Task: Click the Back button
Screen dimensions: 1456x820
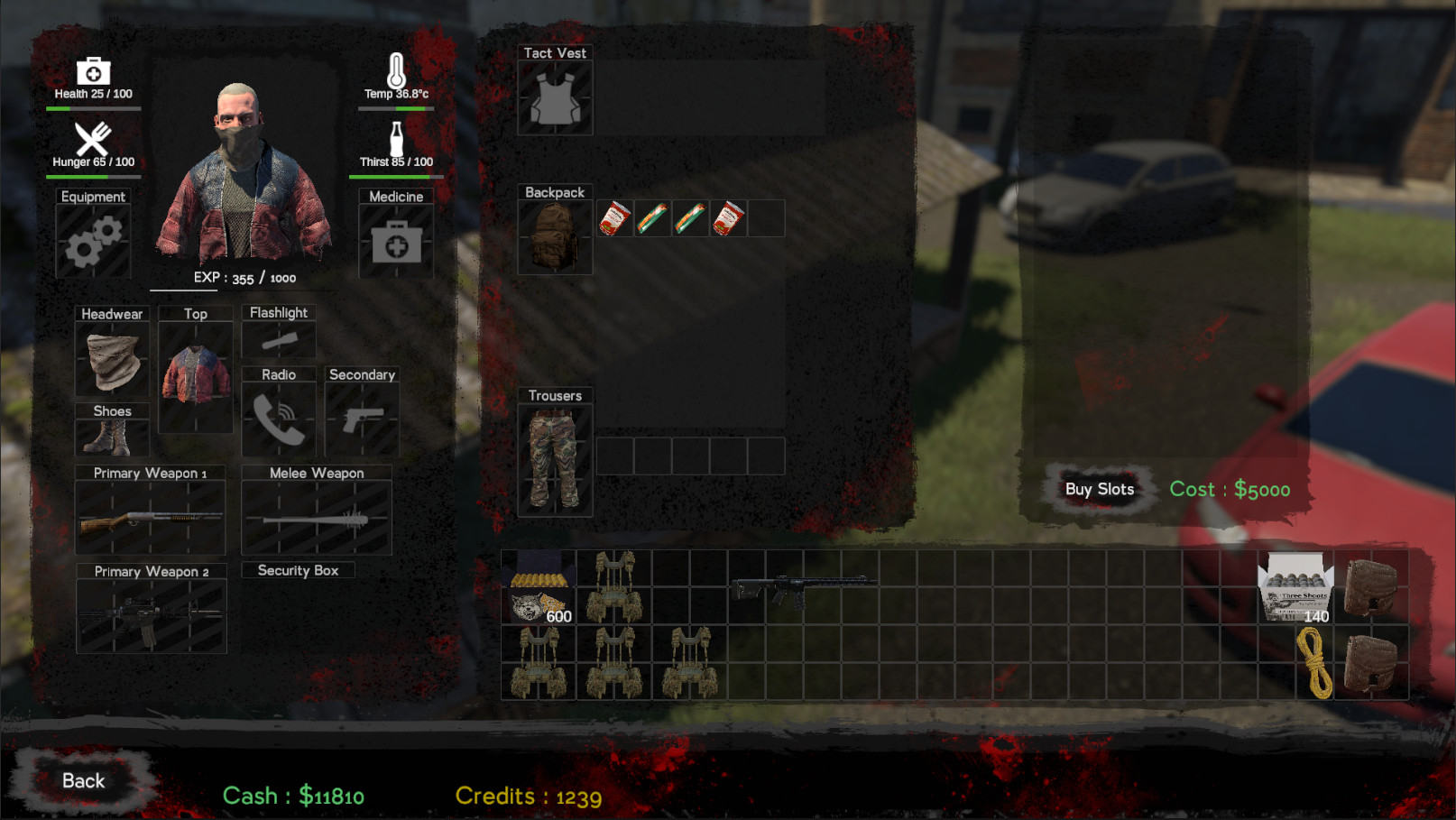Action: point(84,780)
